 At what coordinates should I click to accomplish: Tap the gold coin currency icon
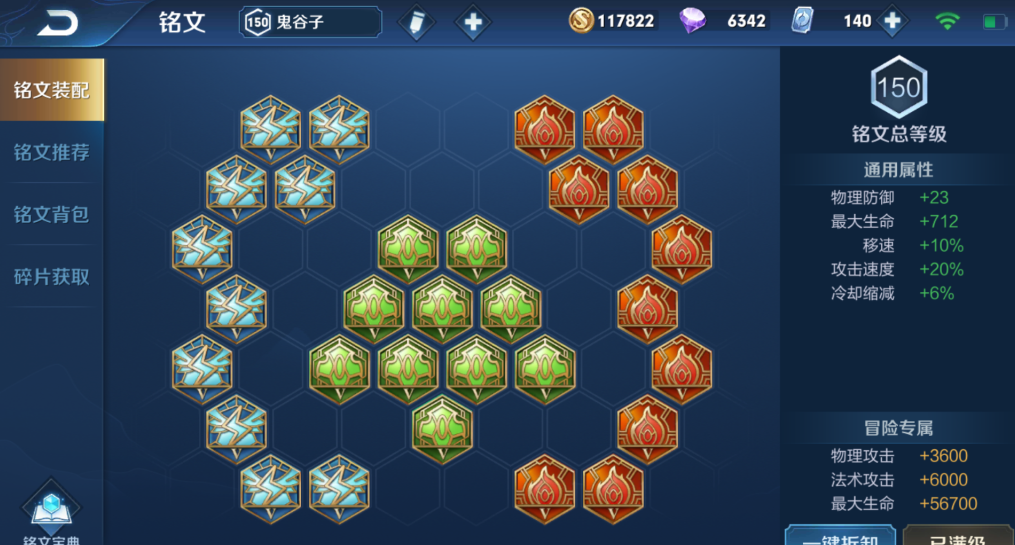pos(581,21)
